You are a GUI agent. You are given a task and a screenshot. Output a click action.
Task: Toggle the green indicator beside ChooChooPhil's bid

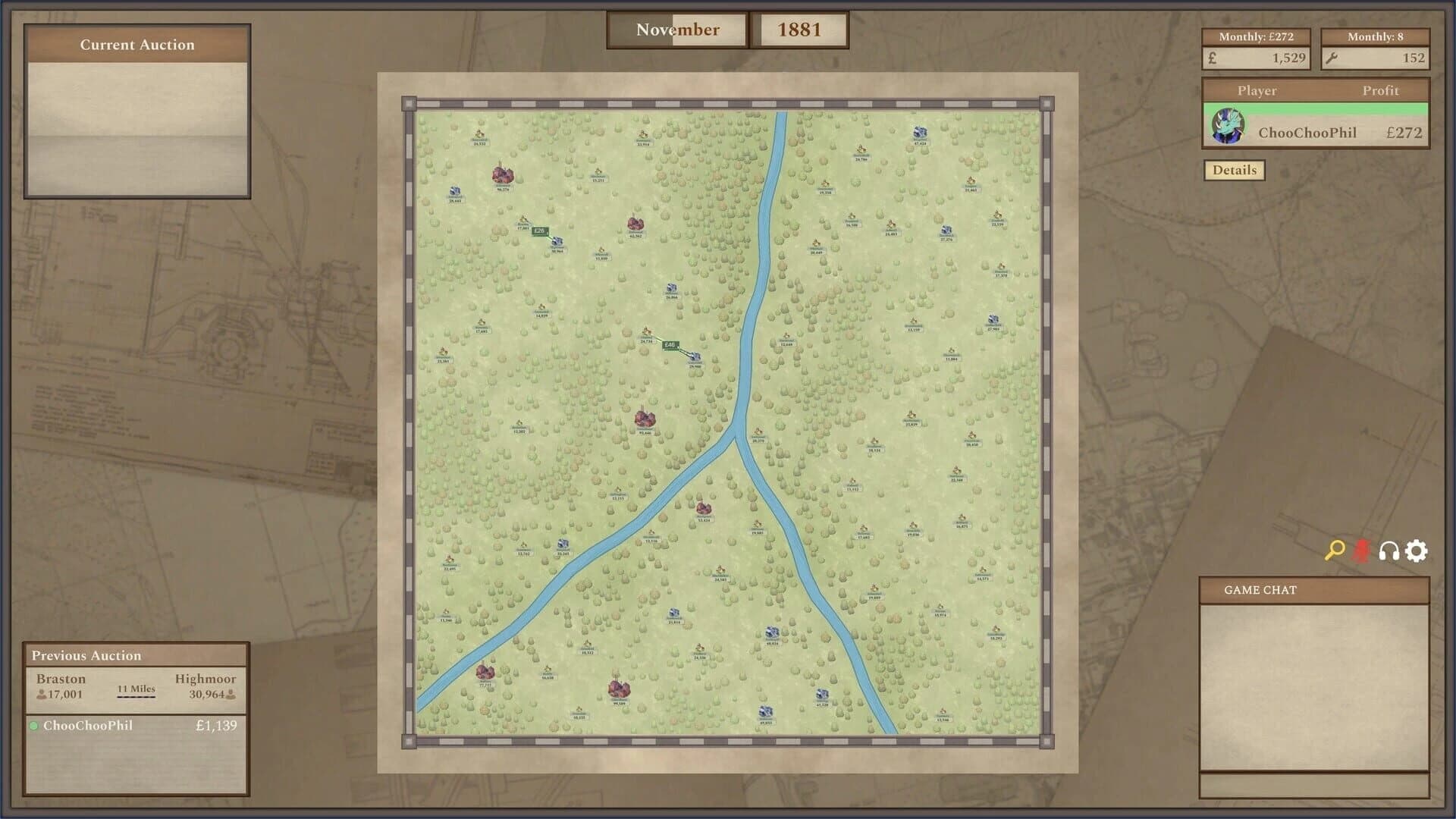tap(33, 726)
